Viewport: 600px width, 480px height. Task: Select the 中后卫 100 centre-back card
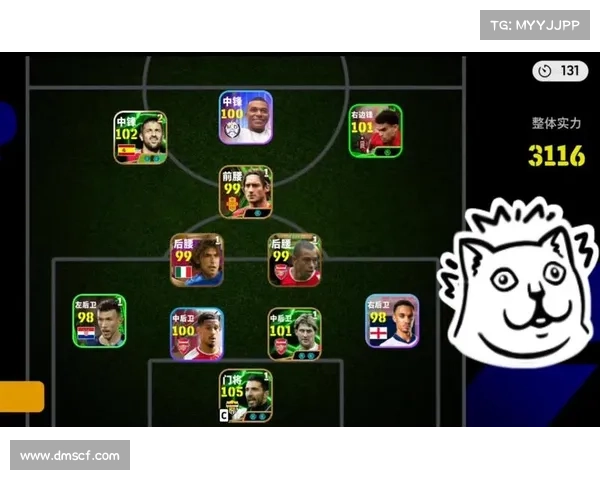point(196,334)
